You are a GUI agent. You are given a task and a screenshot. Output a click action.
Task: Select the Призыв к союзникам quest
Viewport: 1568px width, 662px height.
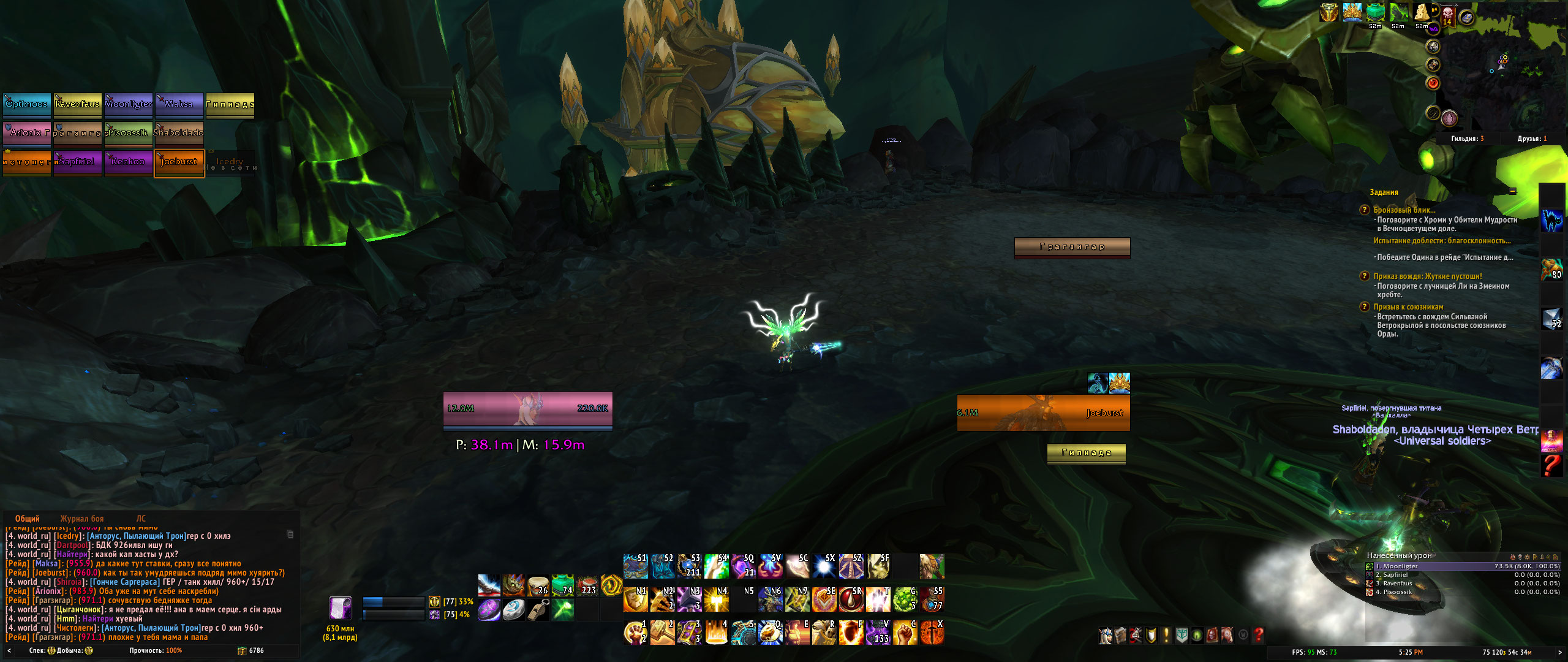[x=1408, y=307]
